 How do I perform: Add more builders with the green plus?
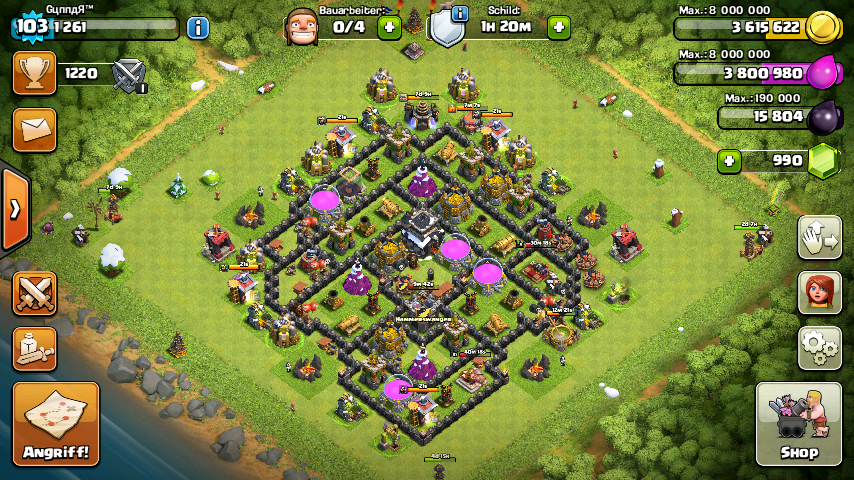[x=389, y=27]
